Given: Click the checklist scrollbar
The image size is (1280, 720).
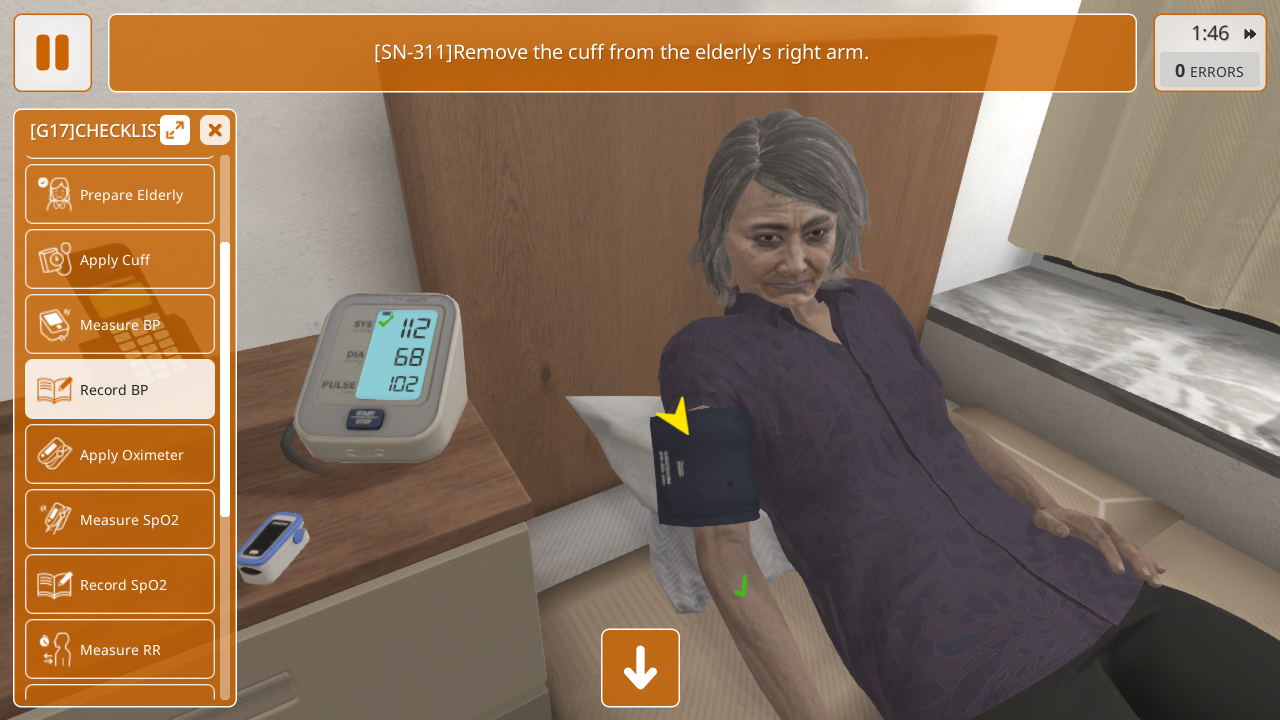Looking at the screenshot, I should tap(225, 380).
